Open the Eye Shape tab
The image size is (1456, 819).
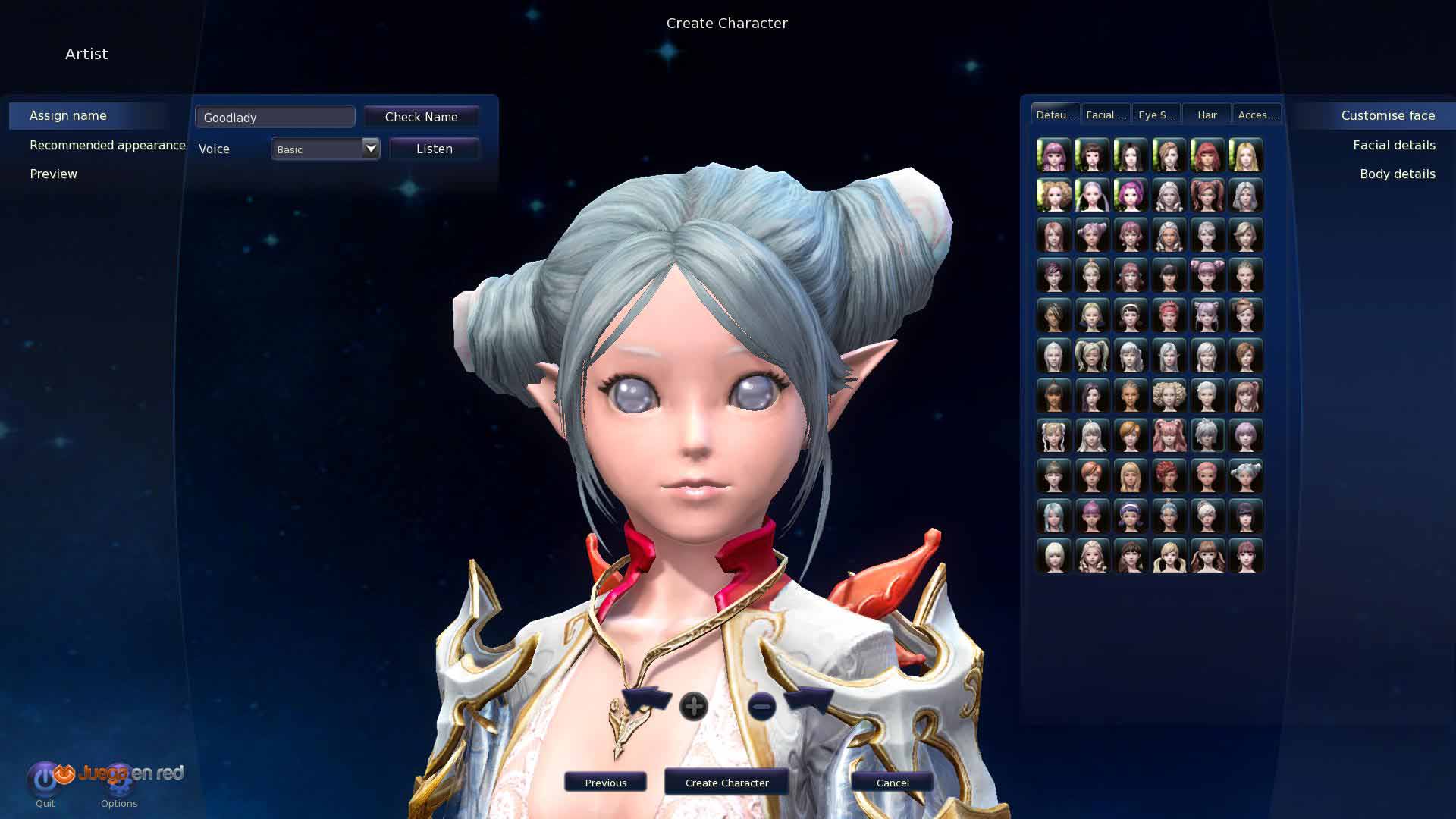(x=1156, y=115)
